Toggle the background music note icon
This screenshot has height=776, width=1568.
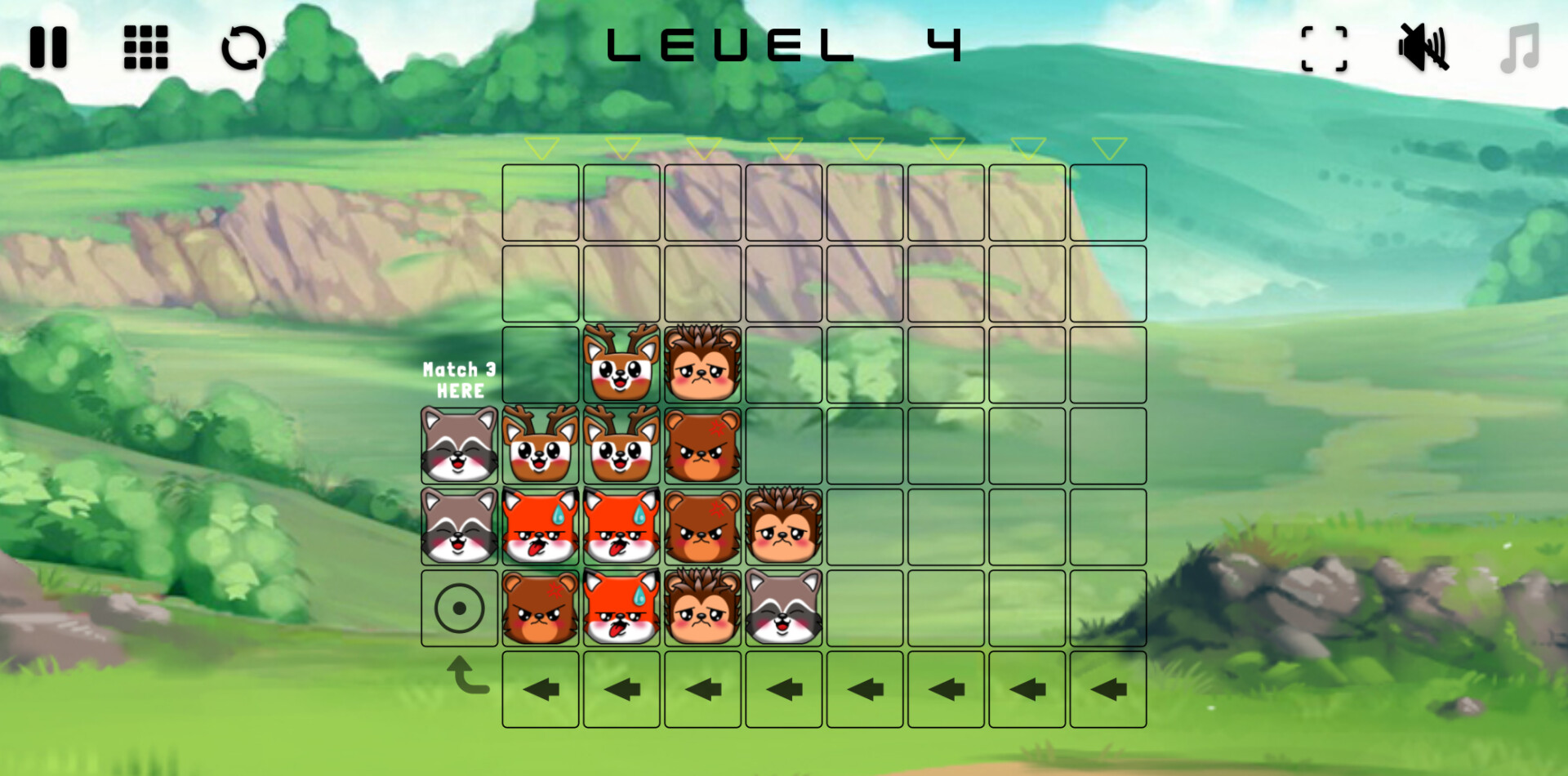(x=1519, y=47)
